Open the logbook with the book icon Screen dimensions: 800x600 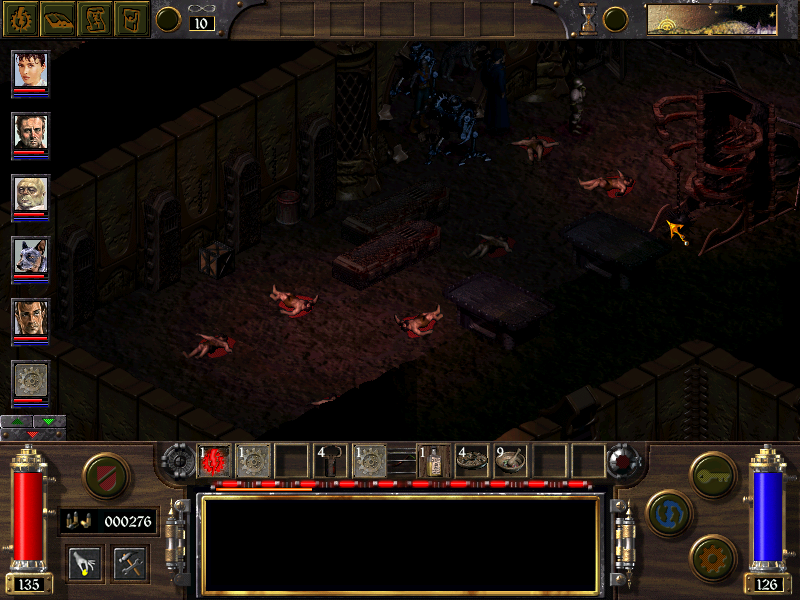coord(57,18)
